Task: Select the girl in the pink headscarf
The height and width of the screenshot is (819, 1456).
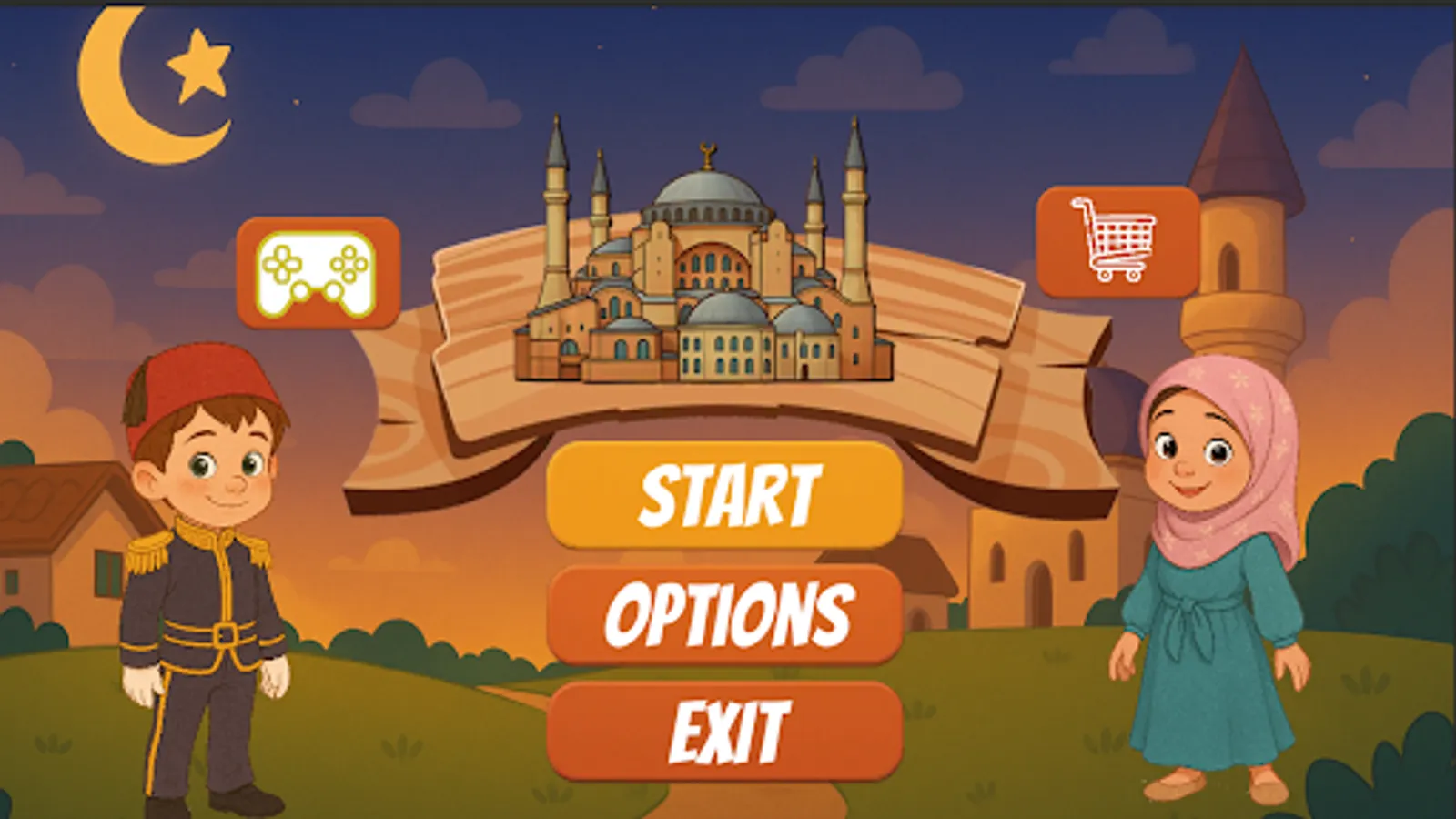Action: (1210, 546)
